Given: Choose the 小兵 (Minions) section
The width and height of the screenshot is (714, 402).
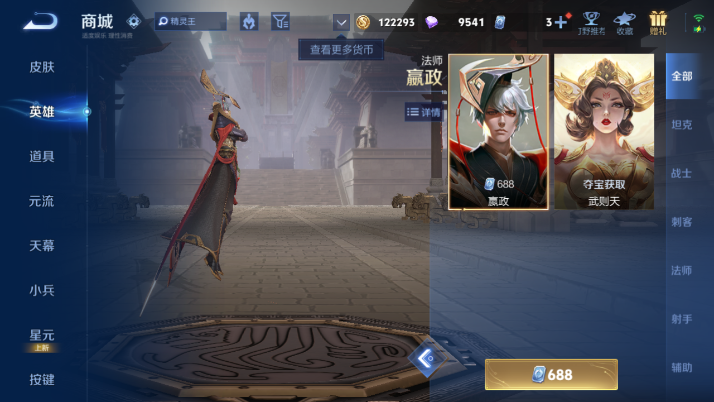Looking at the screenshot, I should 42,290.
